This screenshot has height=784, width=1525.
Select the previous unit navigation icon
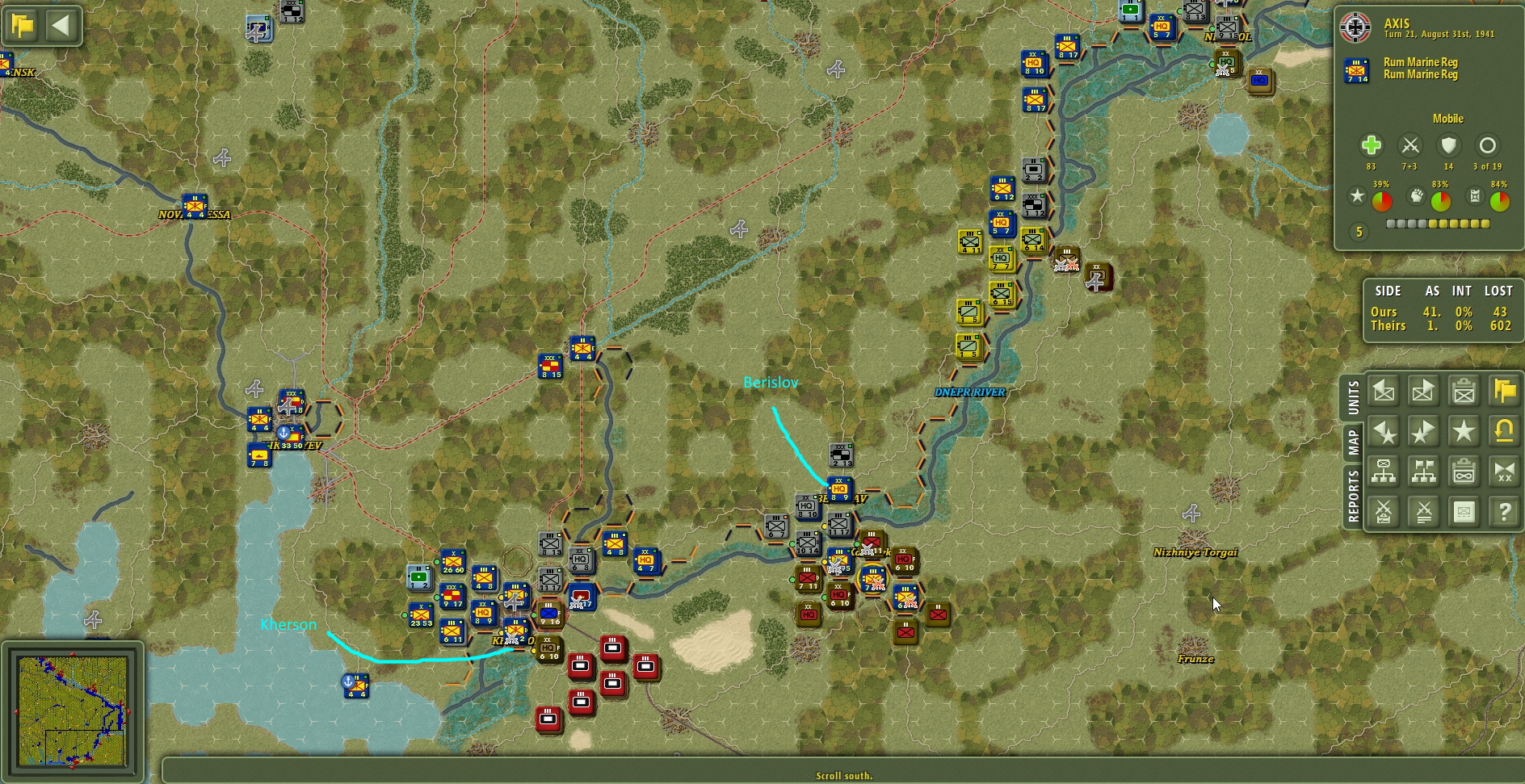coord(1384,392)
